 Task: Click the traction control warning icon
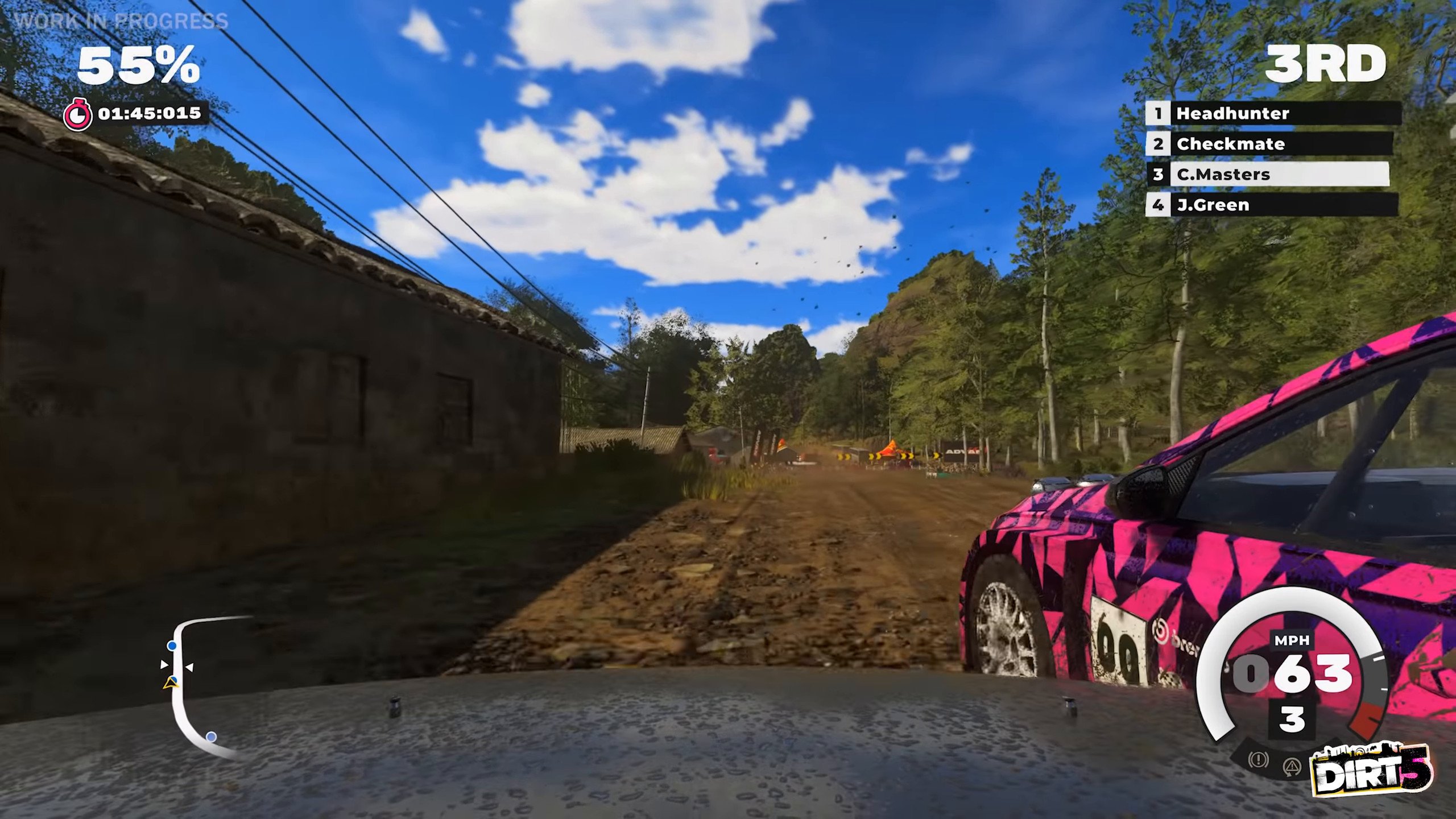(1292, 767)
